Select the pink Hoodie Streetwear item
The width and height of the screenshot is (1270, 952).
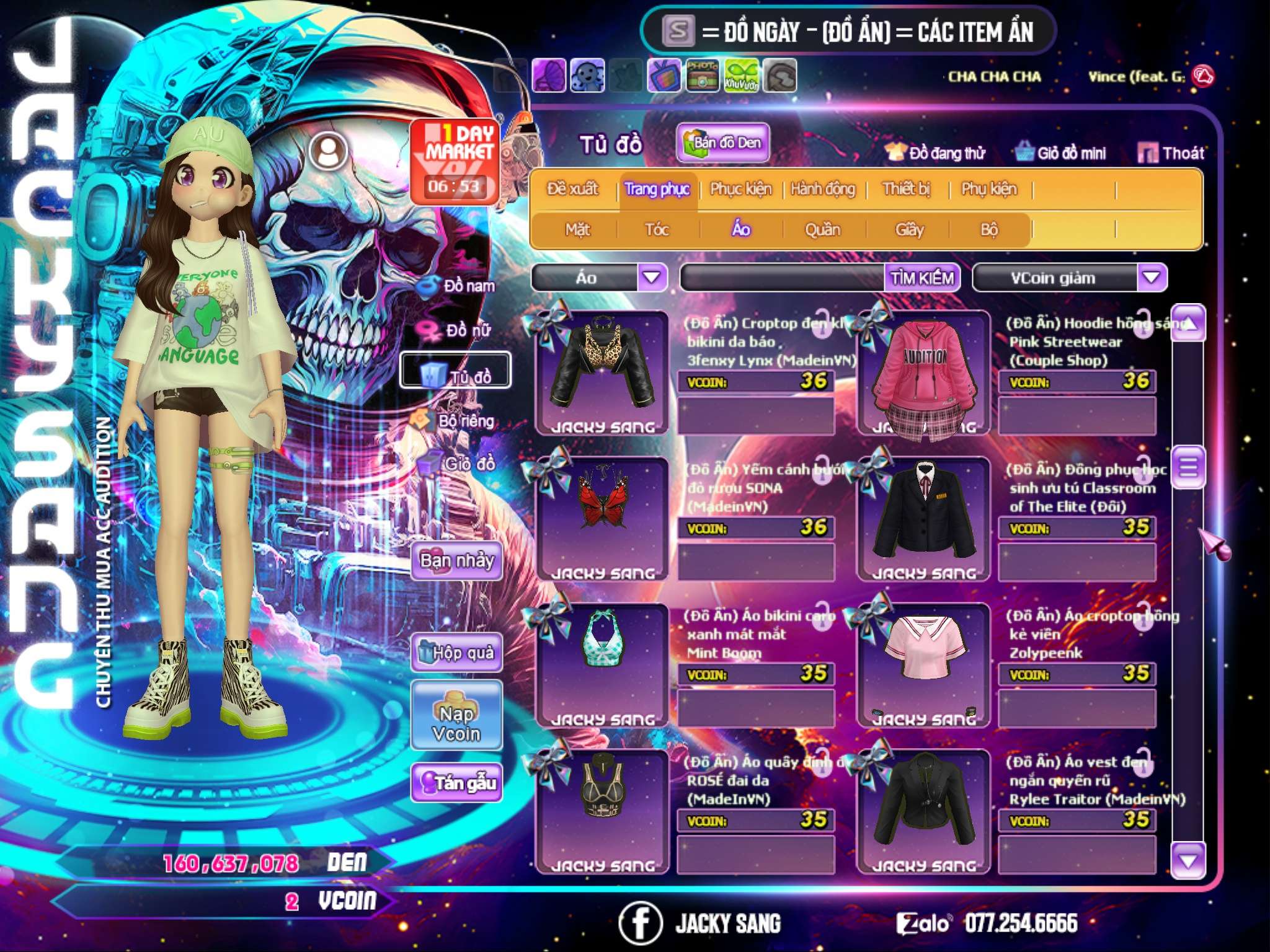pyautogui.click(x=924, y=373)
